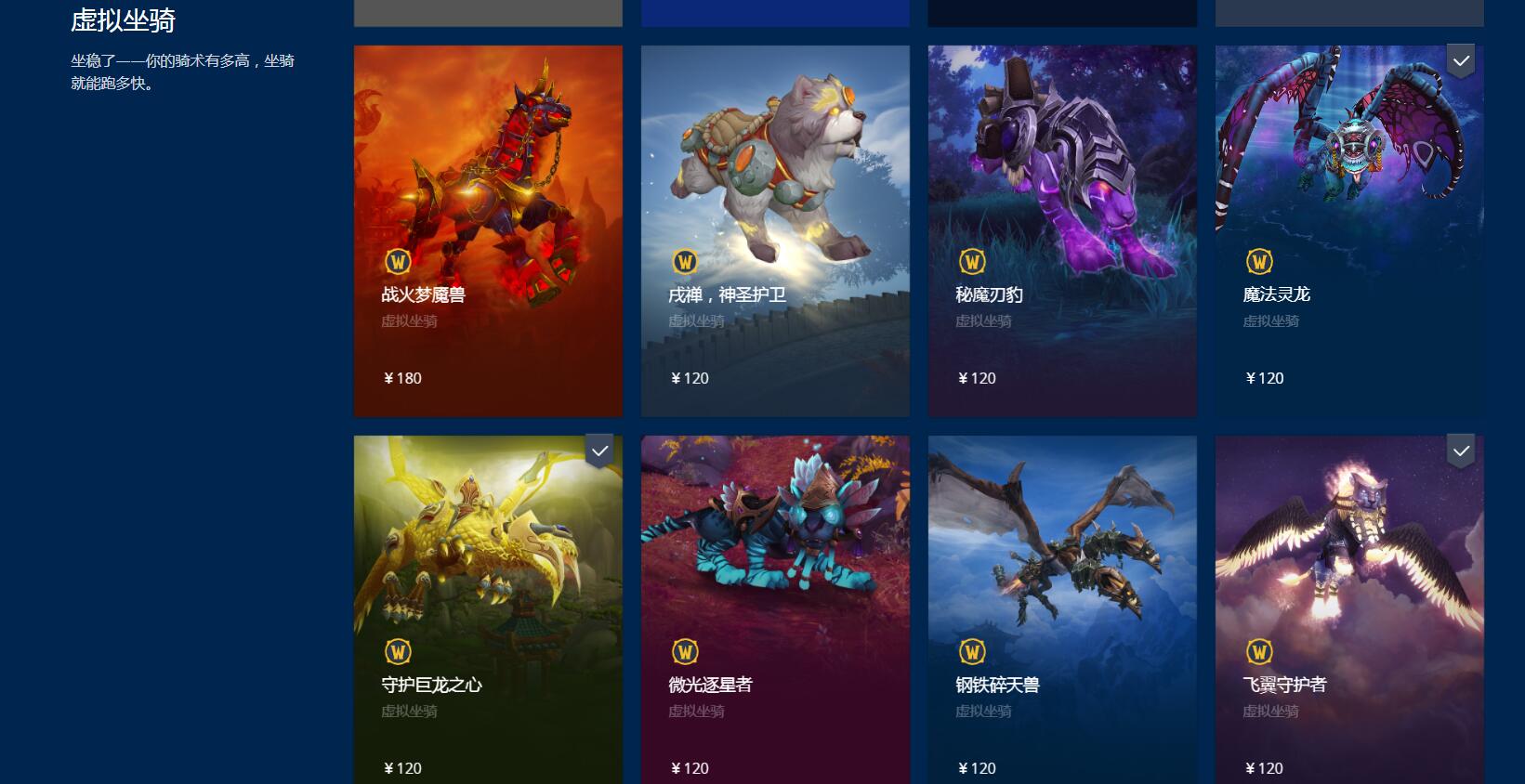Click the owned checkmark on 魔法灵龙
Viewport: 1525px width, 784px height.
1459,59
